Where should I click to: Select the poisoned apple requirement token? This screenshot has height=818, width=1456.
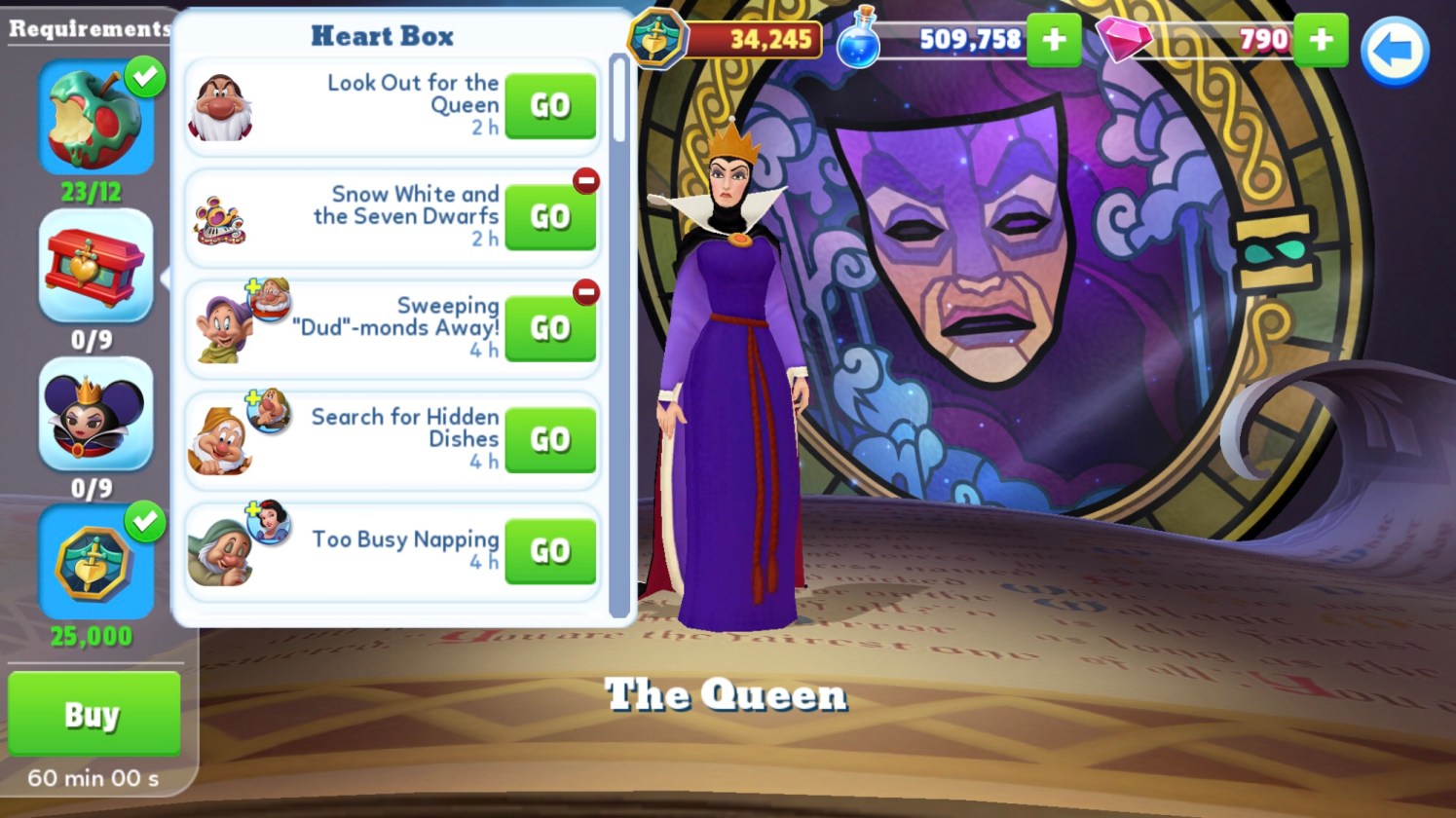(95, 119)
